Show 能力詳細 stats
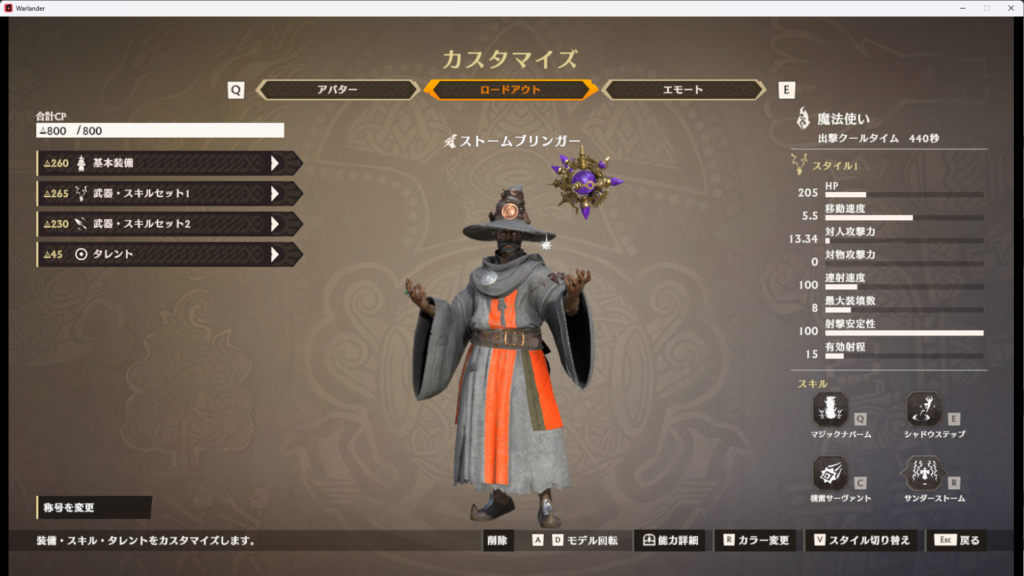The width and height of the screenshot is (1024, 576). tap(670, 541)
